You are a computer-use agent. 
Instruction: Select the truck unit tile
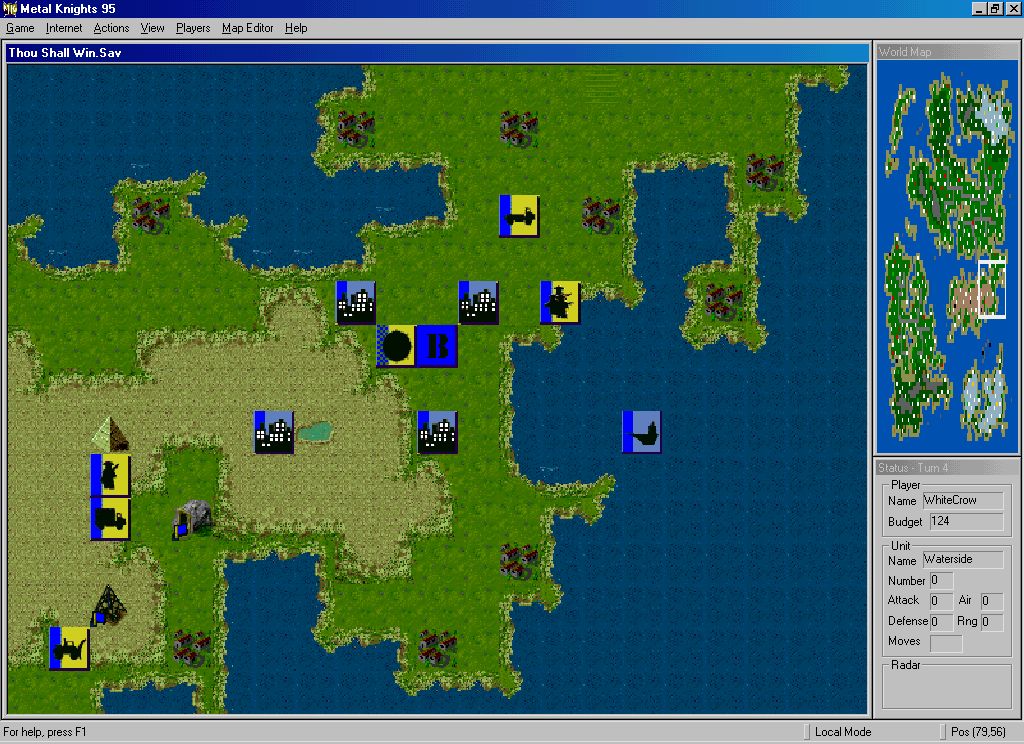click(x=110, y=518)
